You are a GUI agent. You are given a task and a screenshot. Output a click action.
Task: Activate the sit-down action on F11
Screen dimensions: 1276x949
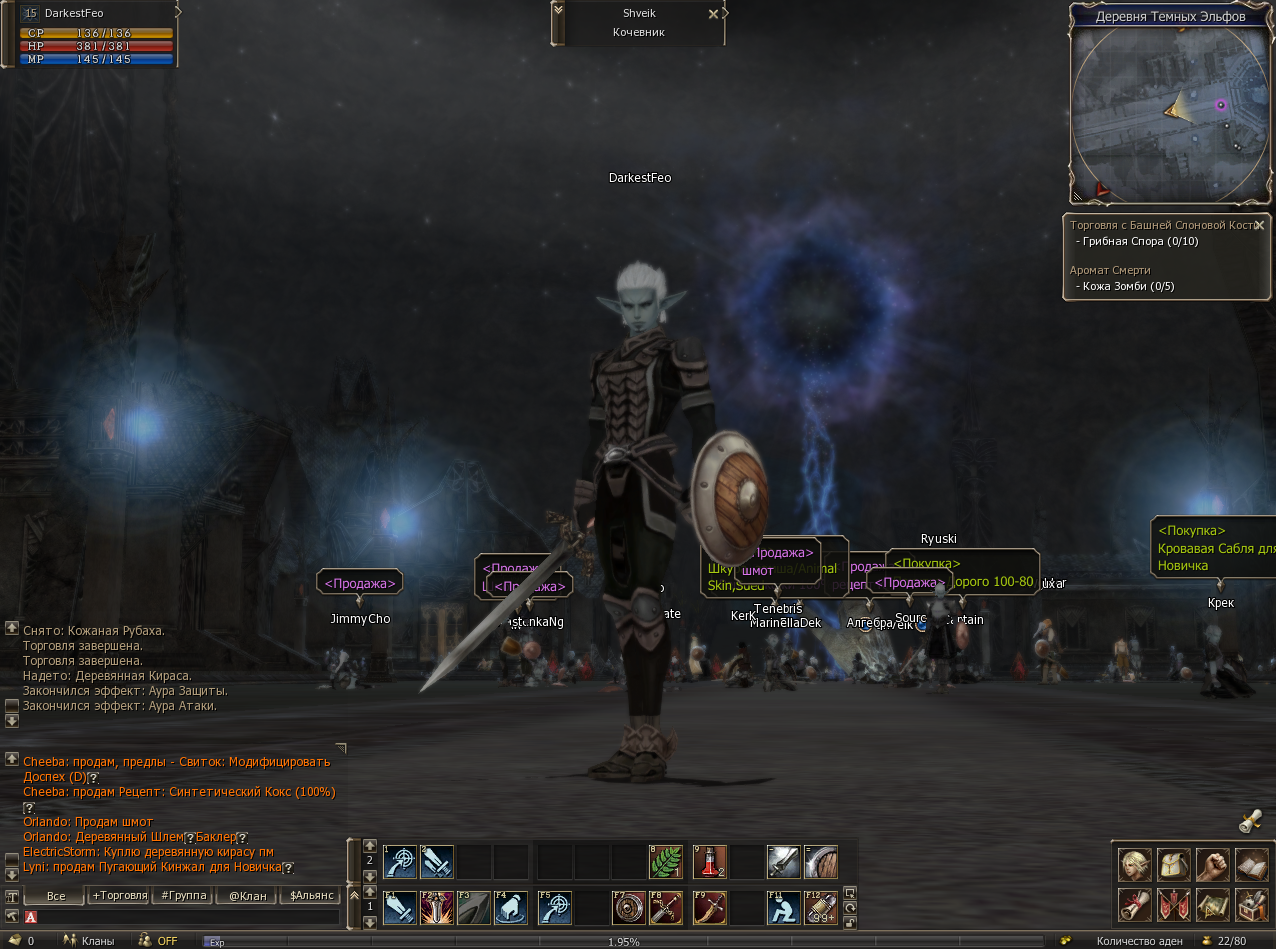click(x=784, y=907)
